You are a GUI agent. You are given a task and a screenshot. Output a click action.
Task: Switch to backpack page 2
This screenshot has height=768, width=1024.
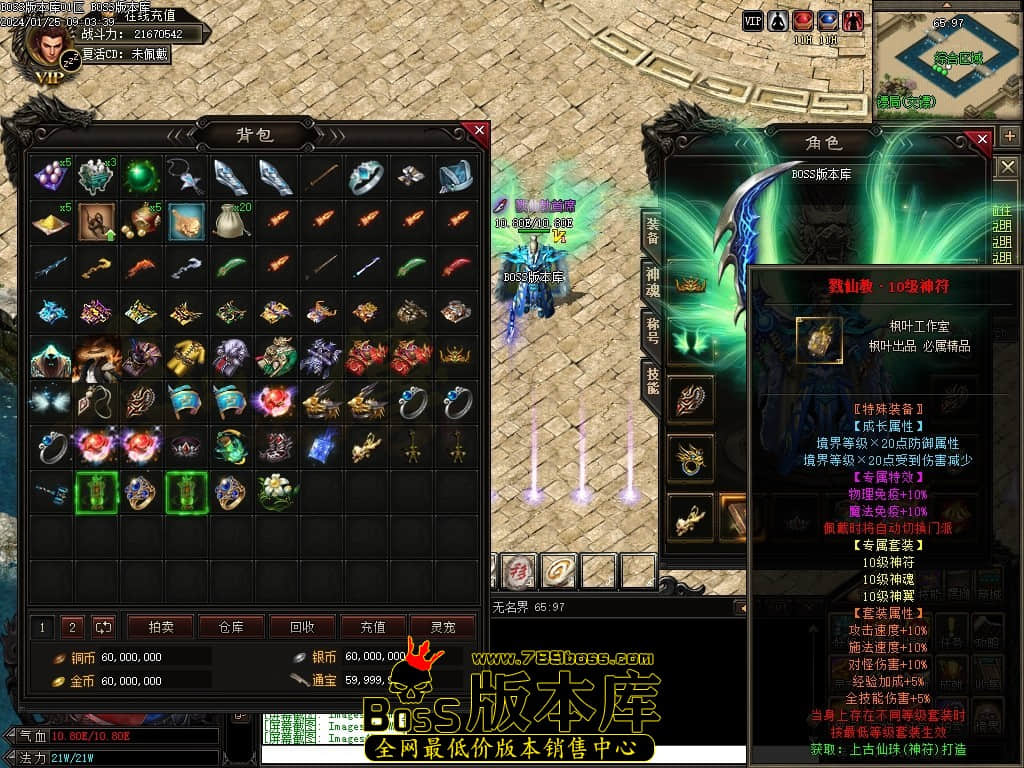(x=71, y=627)
